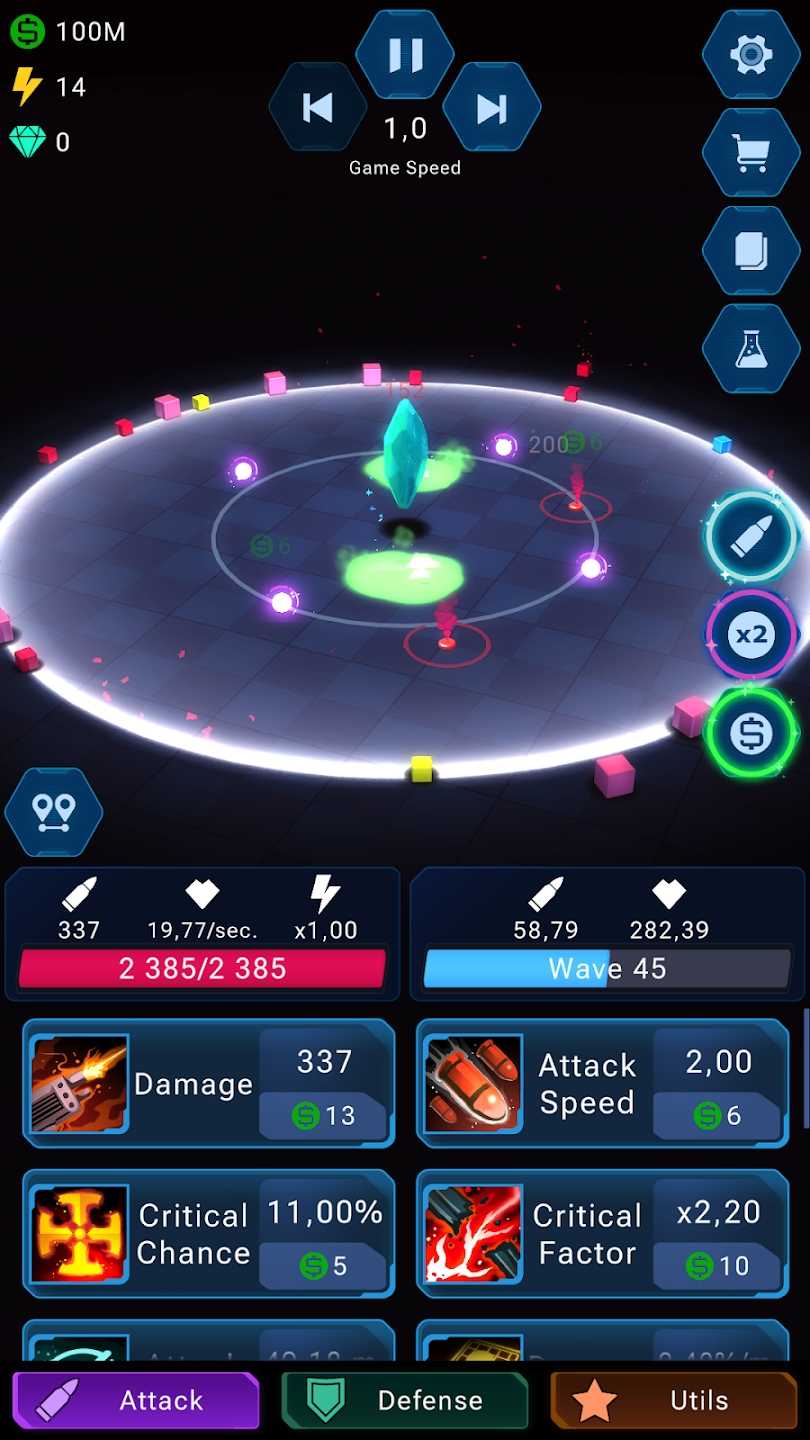Switch to the Utils tab
The width and height of the screenshot is (810, 1440).
pos(674,1400)
